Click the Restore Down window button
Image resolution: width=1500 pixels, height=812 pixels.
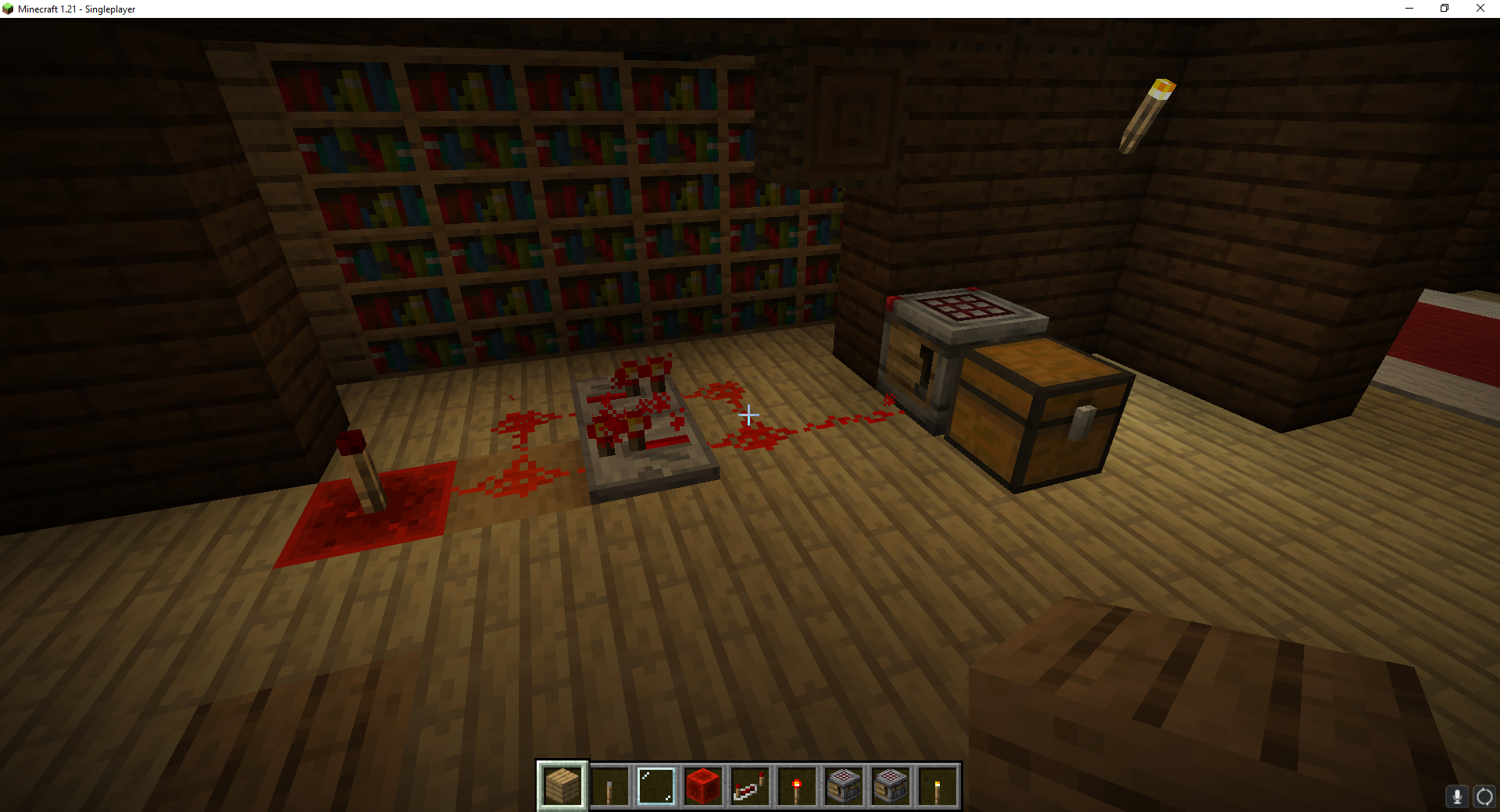point(1444,9)
